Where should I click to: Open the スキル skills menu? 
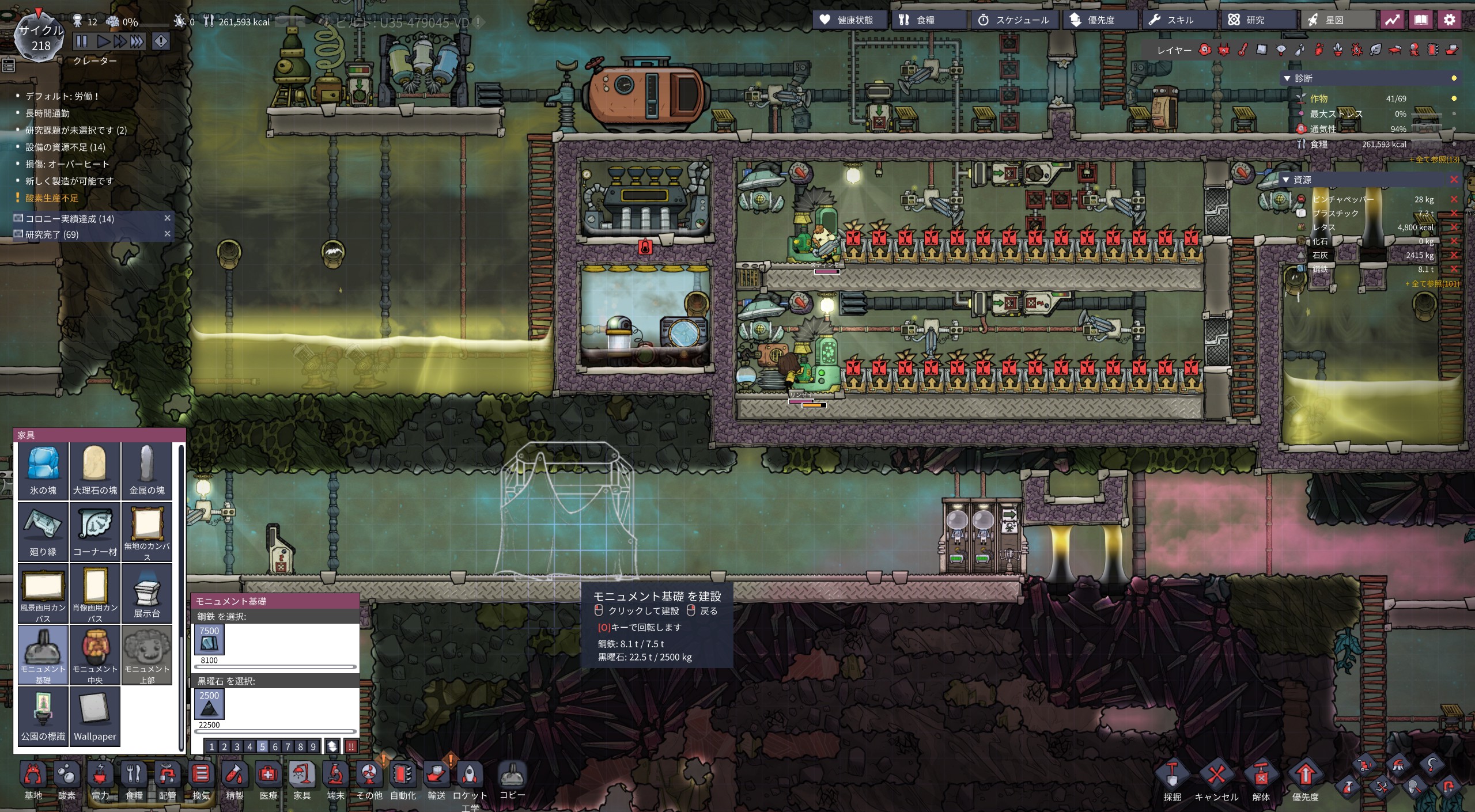point(1172,20)
